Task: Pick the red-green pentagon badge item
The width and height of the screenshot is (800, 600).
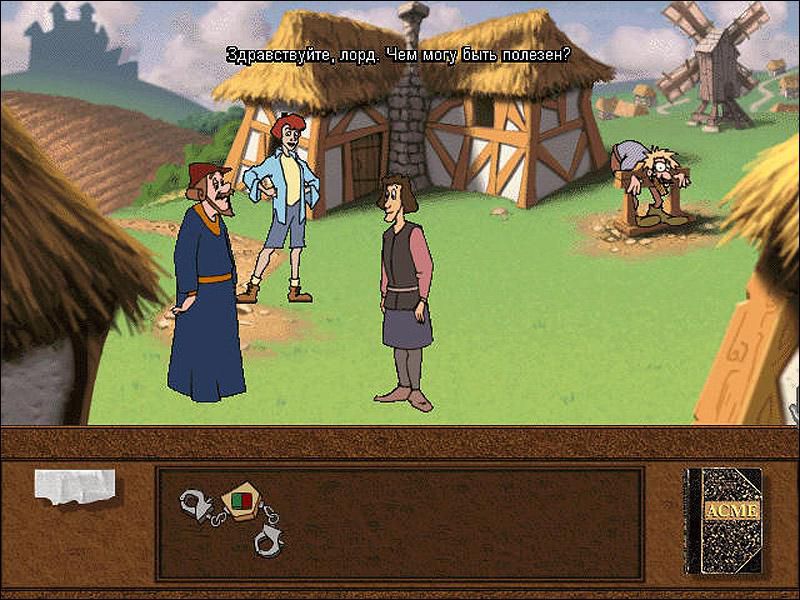Action: coord(241,499)
